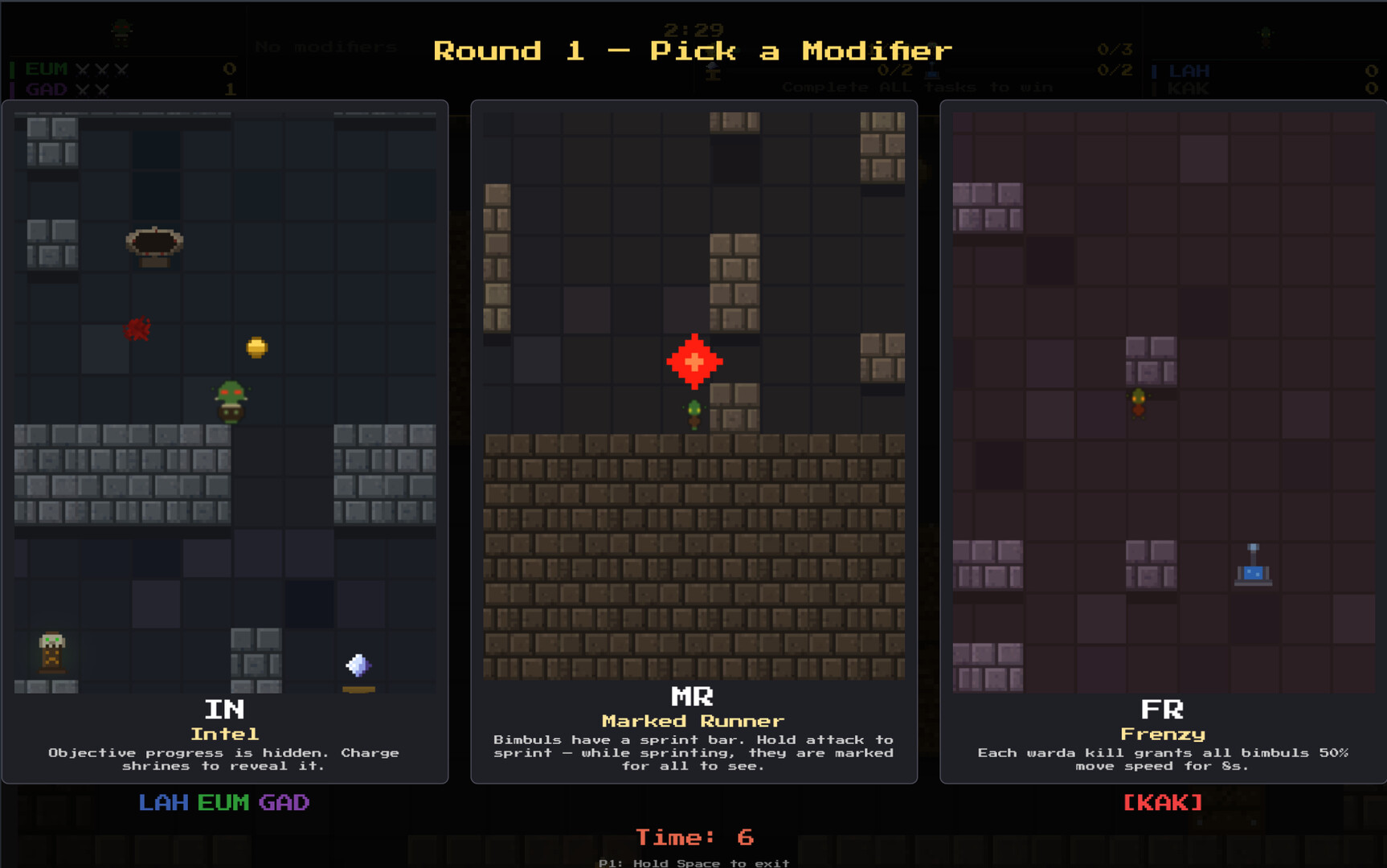Screen dimensions: 1387x868
Task: Click the gold coin in the Intel card
Action: (256, 346)
